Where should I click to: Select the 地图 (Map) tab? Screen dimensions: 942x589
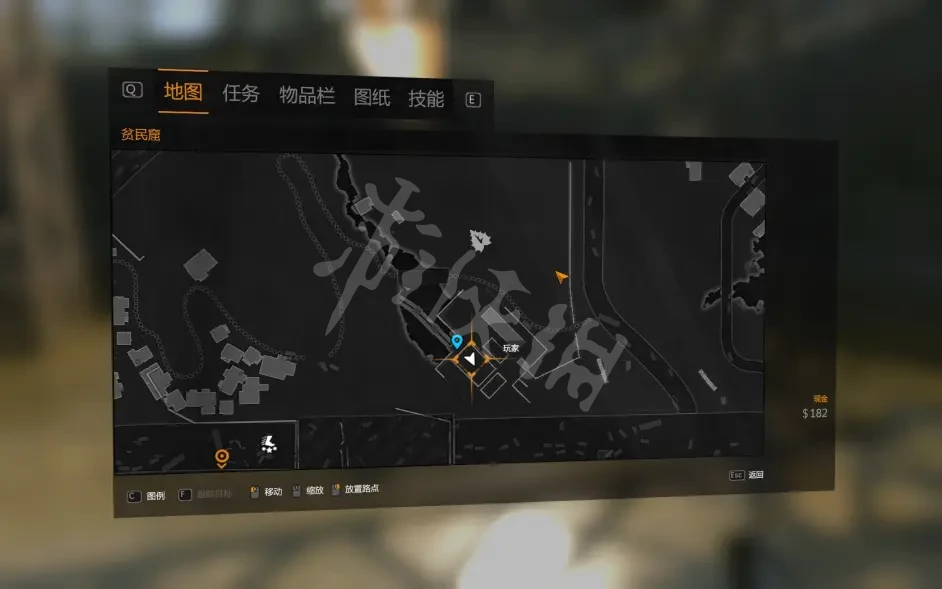click(x=184, y=92)
